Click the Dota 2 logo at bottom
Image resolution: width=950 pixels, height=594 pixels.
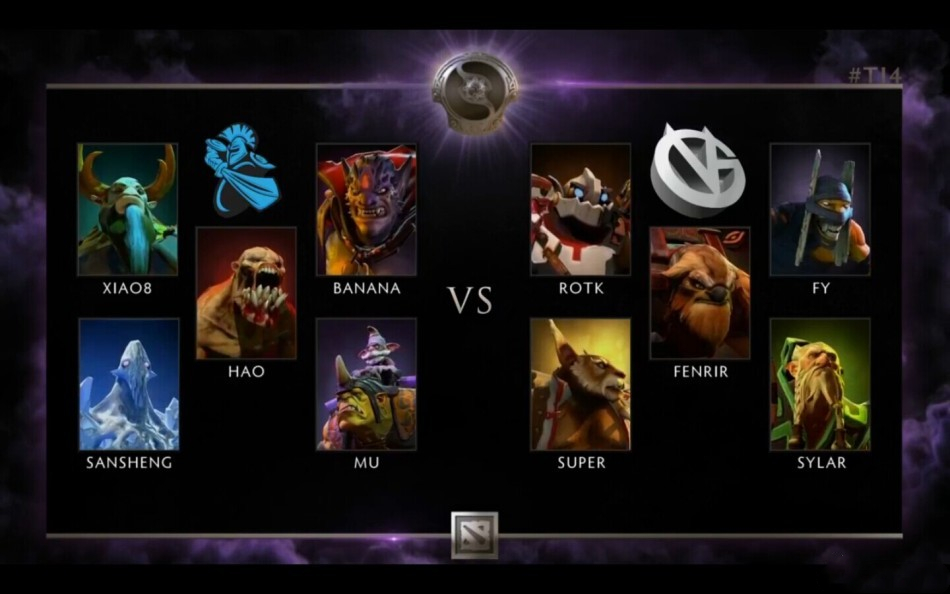point(474,534)
